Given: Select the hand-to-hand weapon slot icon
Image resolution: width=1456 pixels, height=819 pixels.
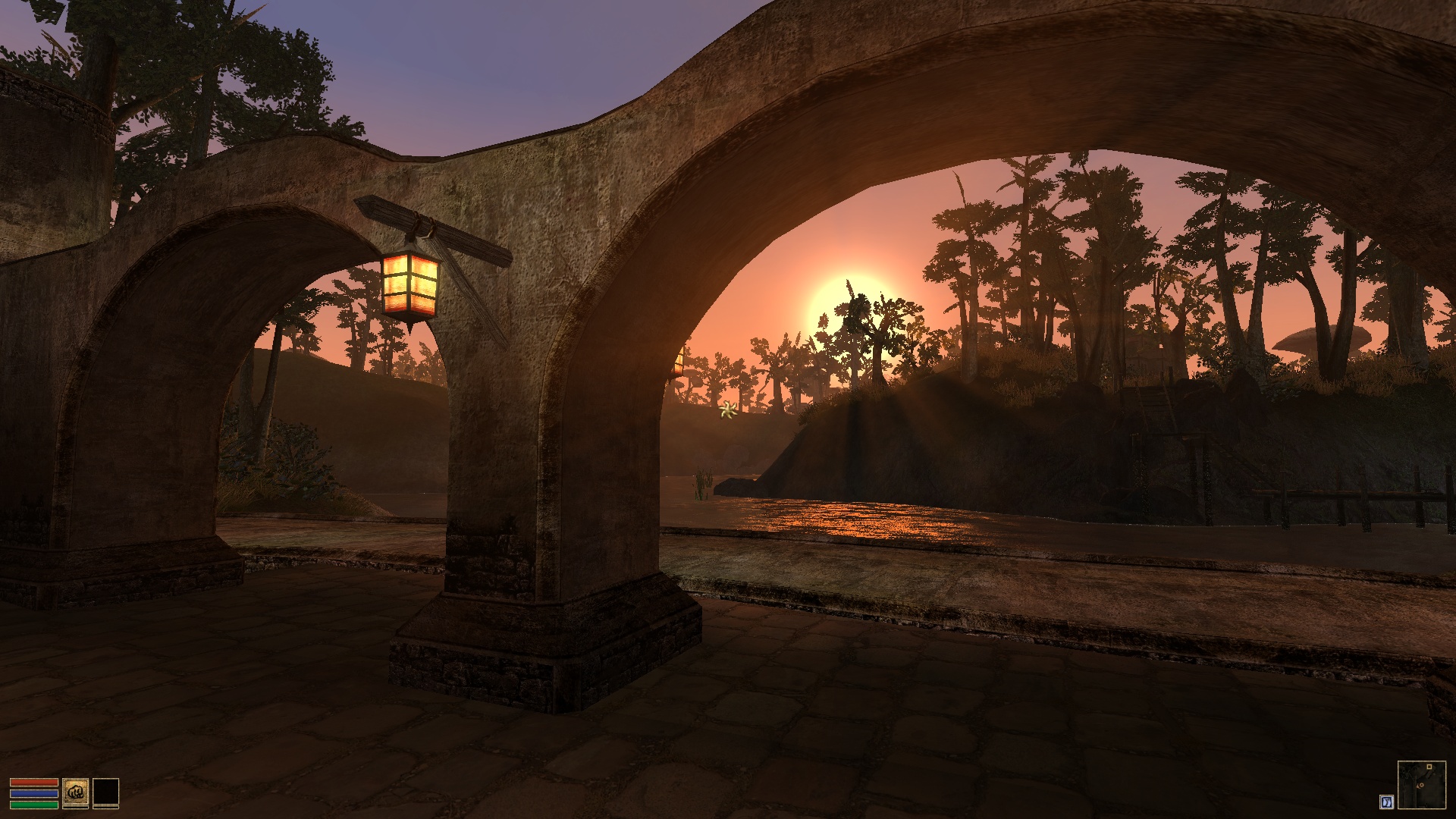Looking at the screenshot, I should [76, 792].
